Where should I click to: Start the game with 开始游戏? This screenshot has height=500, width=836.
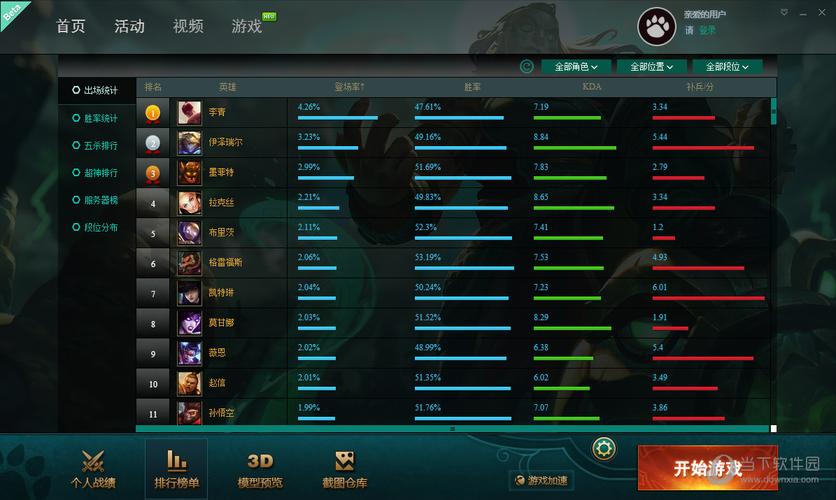click(x=707, y=468)
